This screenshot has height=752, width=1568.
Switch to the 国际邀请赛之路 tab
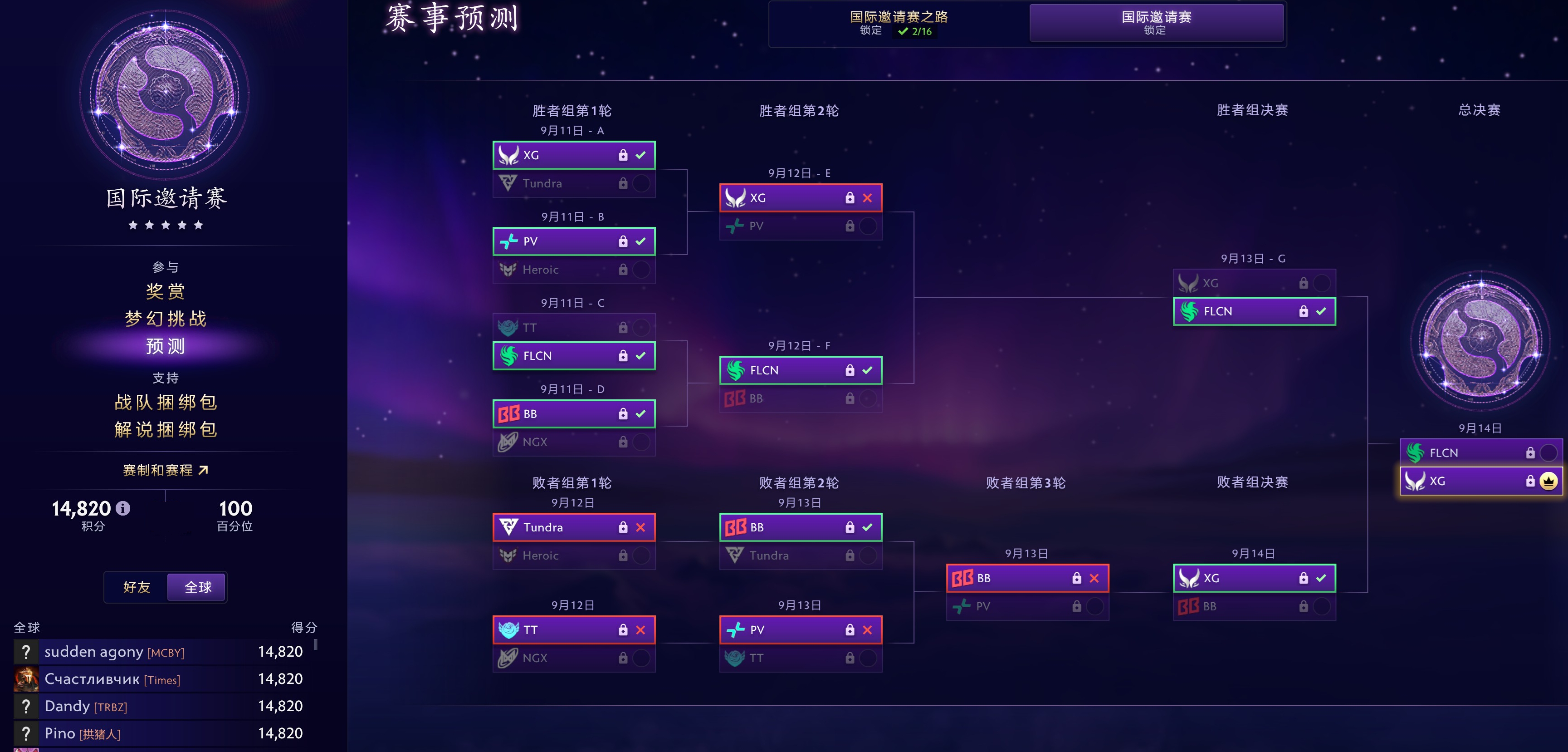[x=899, y=23]
